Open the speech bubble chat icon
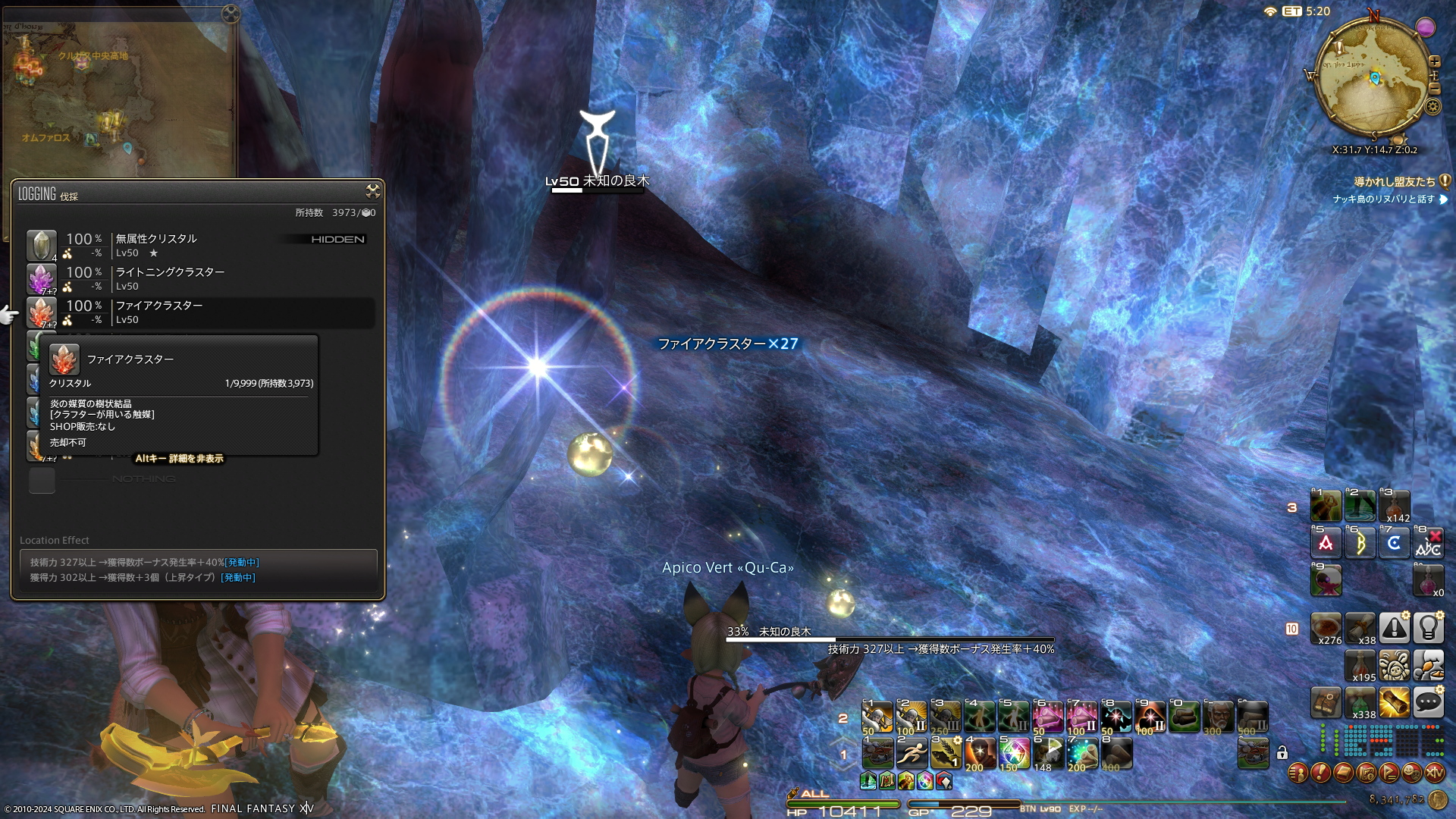Image resolution: width=1456 pixels, height=819 pixels. pos(1428,702)
